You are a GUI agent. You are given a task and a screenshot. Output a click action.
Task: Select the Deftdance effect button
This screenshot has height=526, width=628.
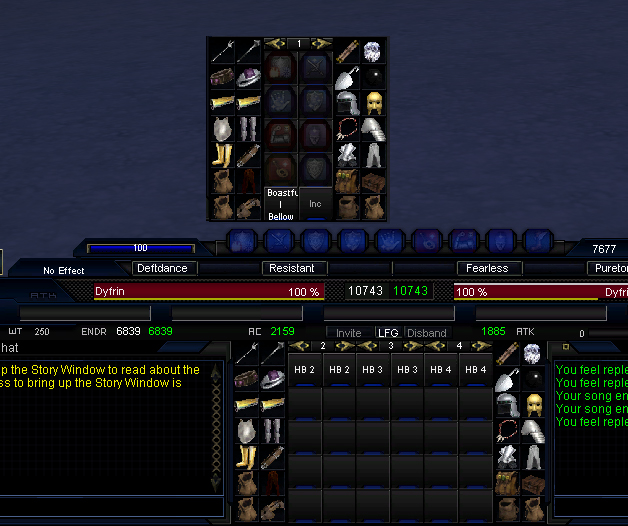click(x=162, y=268)
